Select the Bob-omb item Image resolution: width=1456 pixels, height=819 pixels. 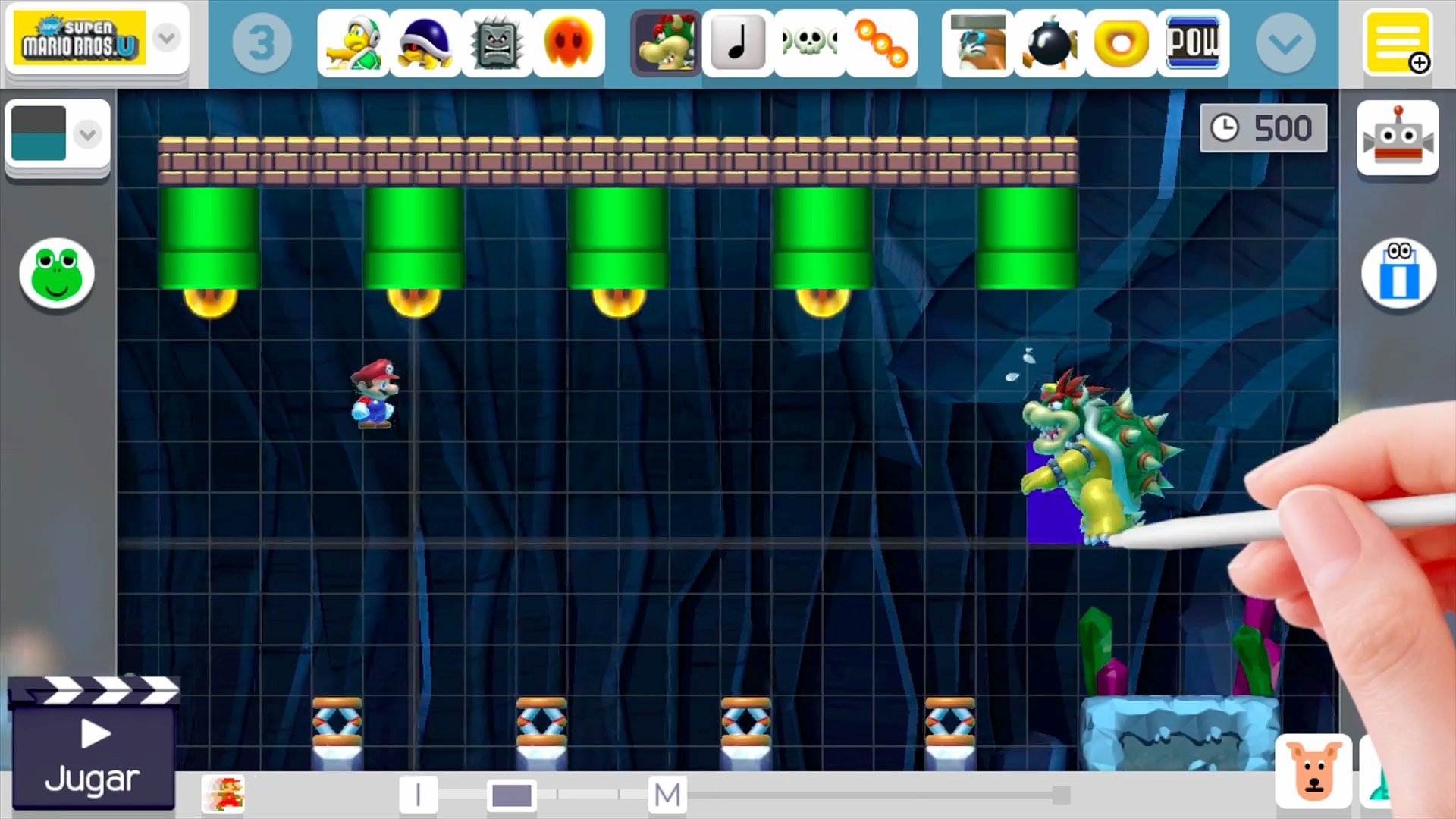pos(1049,42)
